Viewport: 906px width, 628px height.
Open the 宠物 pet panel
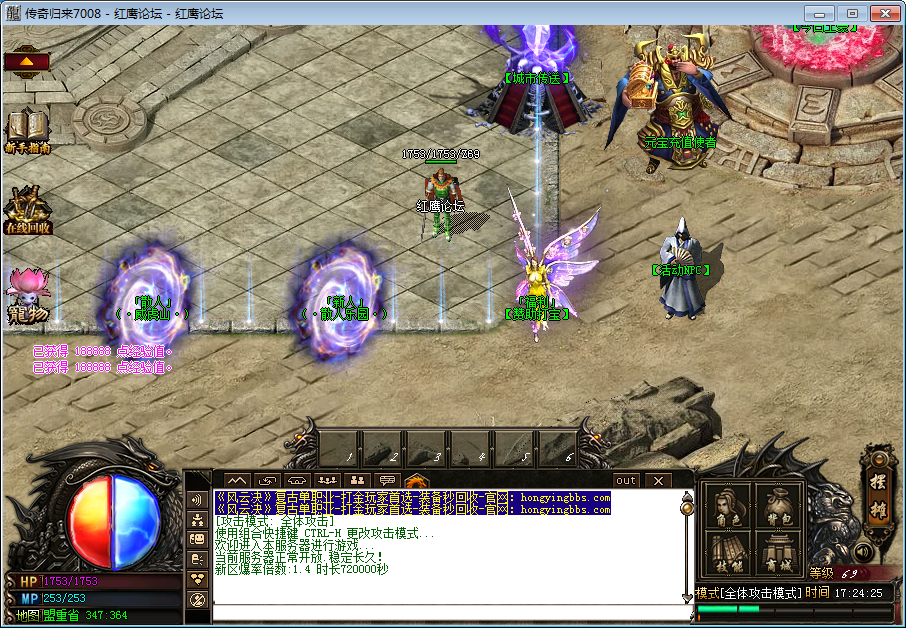click(x=27, y=296)
